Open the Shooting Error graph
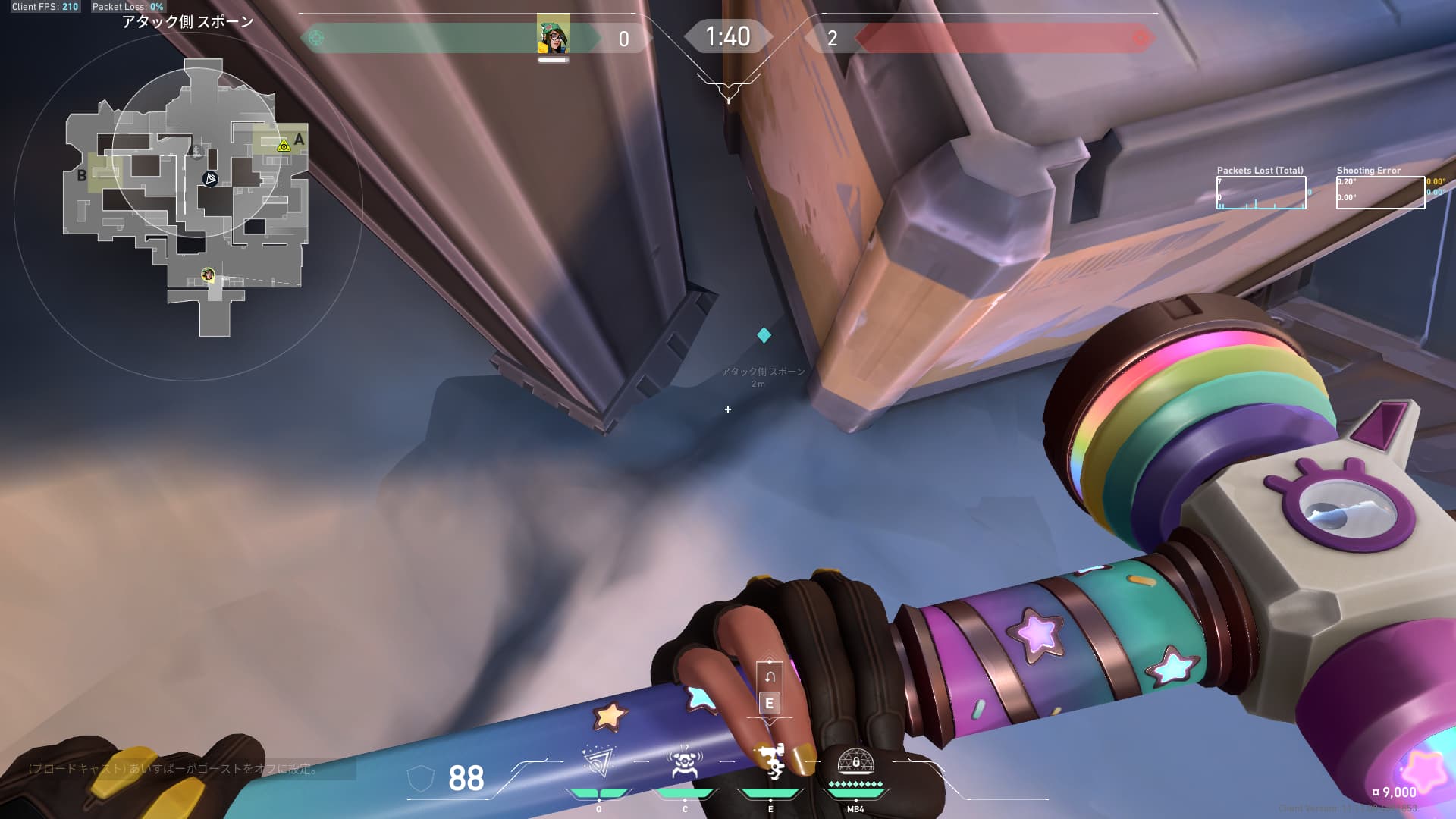The height and width of the screenshot is (819, 1456). click(x=1380, y=193)
